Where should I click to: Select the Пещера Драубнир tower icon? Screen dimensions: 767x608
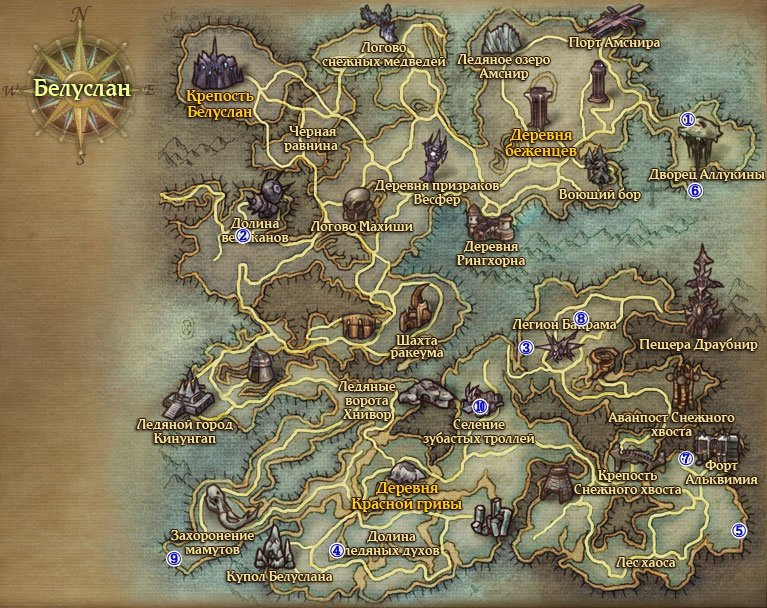coord(706,294)
